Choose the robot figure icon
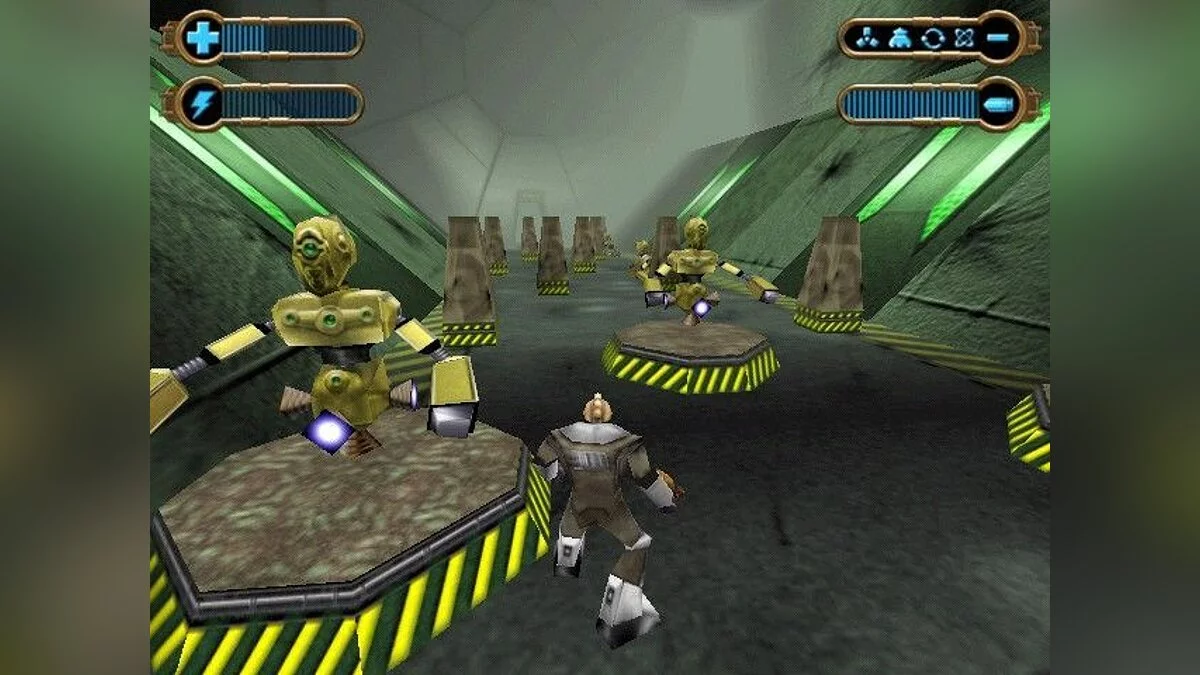 [899, 38]
